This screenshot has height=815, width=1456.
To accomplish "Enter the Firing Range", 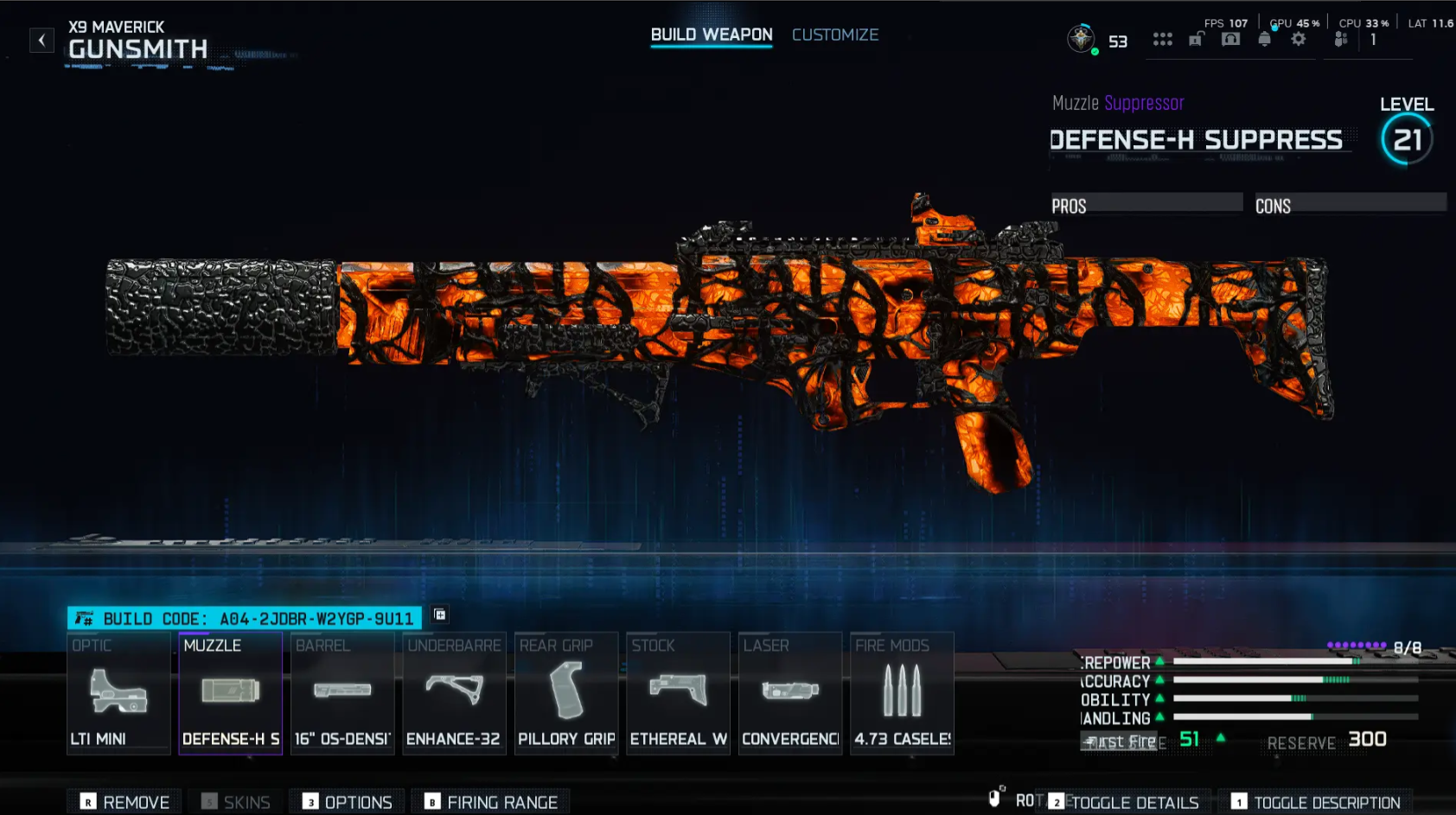I will pos(490,801).
